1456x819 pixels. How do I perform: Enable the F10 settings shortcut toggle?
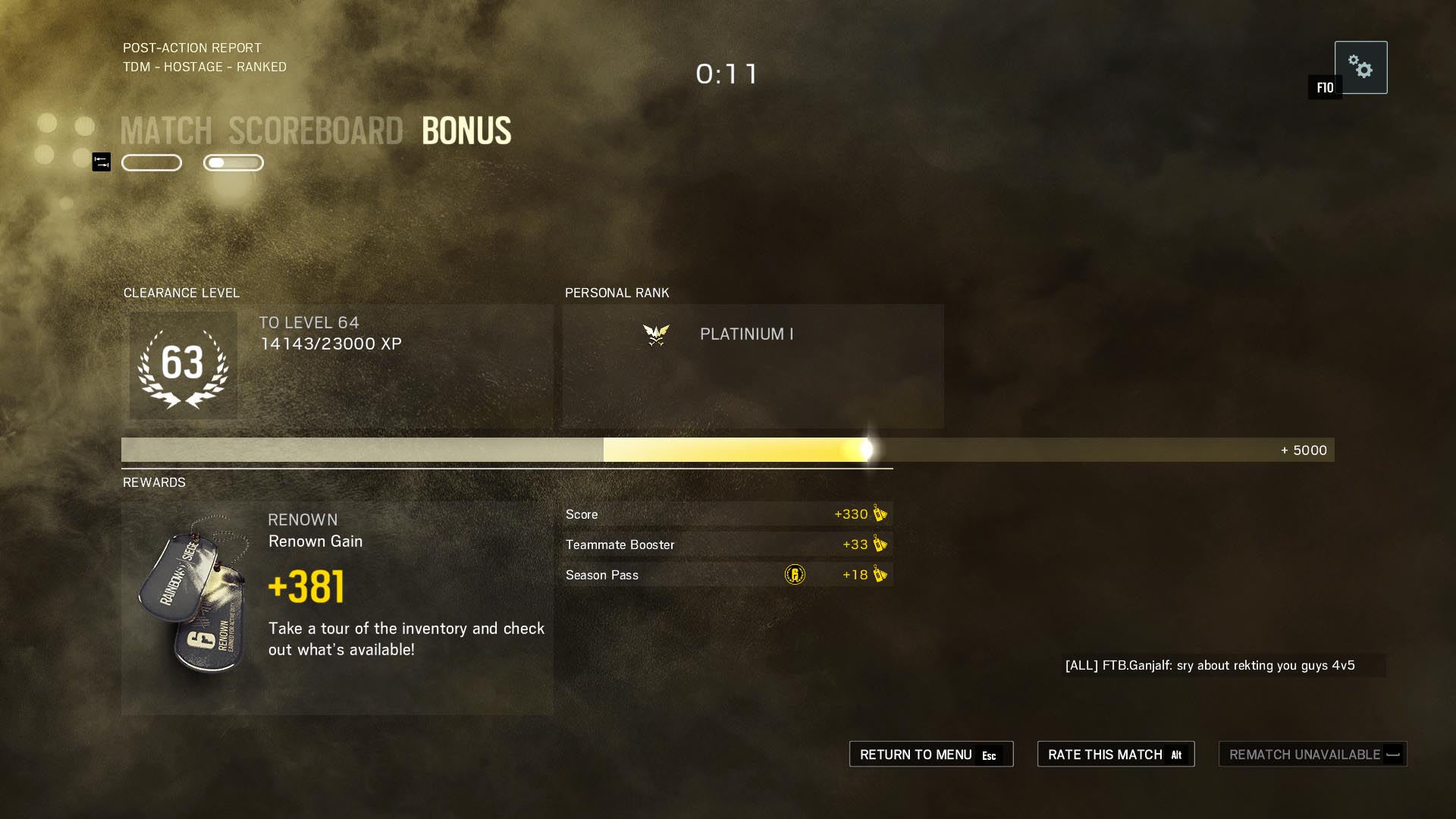click(1324, 86)
